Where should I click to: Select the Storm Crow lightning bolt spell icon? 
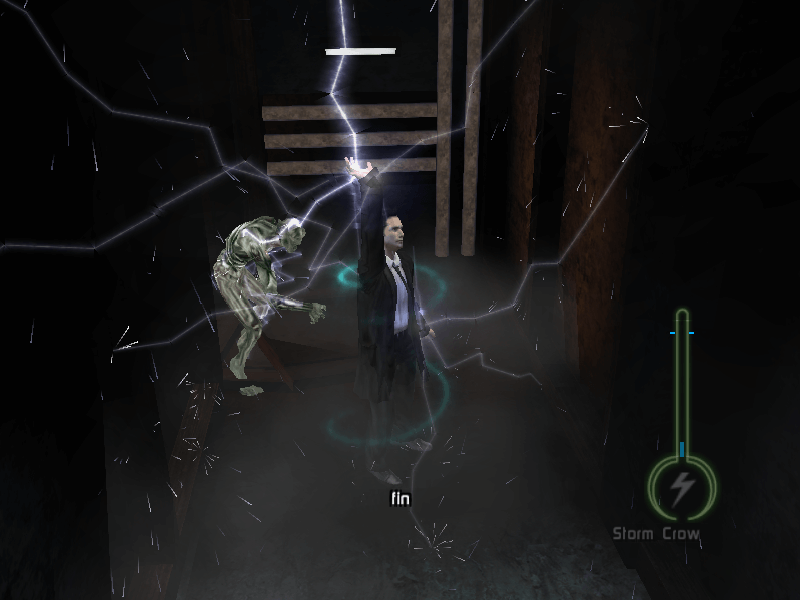[682, 489]
